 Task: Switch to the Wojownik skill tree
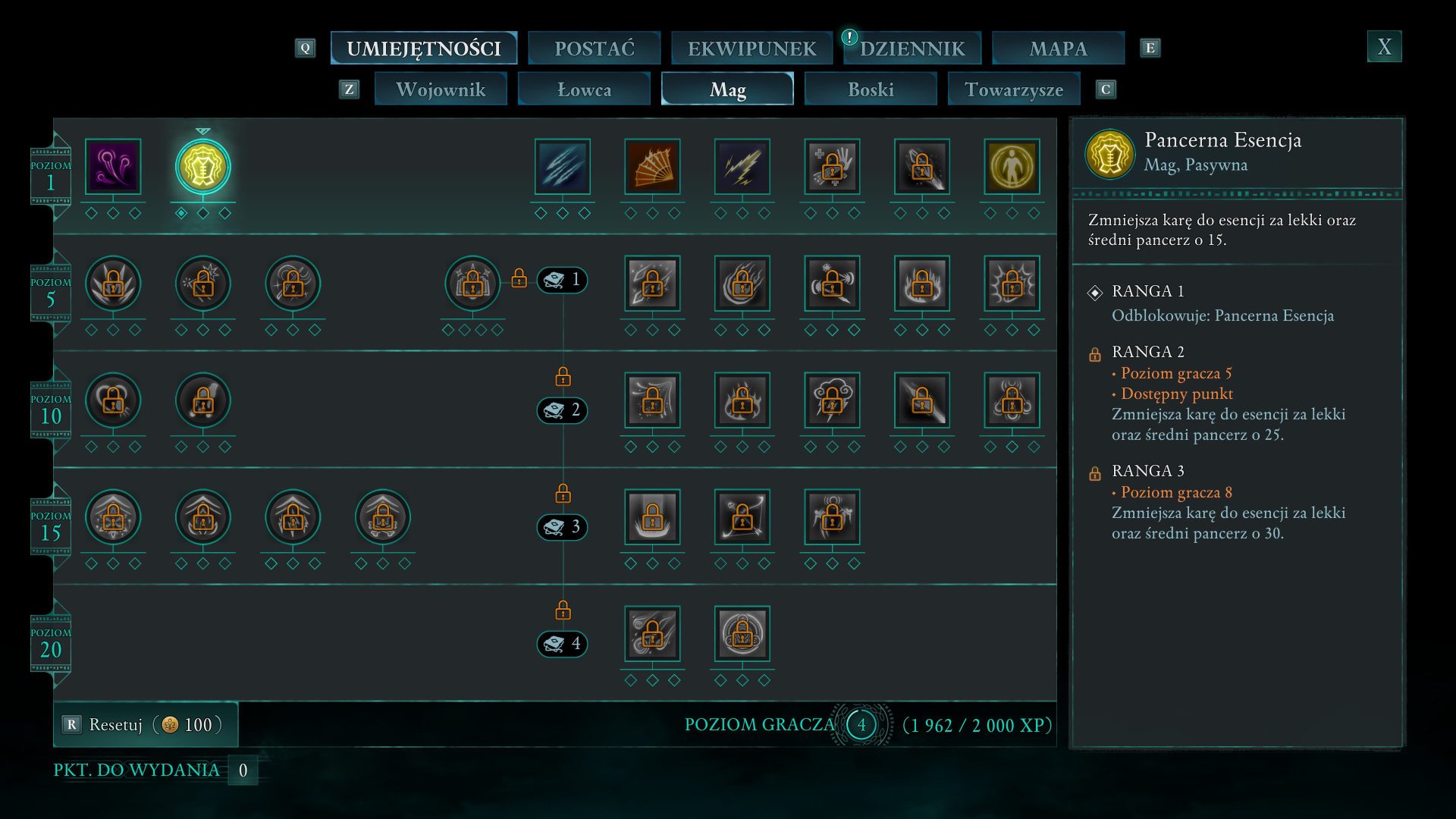(441, 89)
